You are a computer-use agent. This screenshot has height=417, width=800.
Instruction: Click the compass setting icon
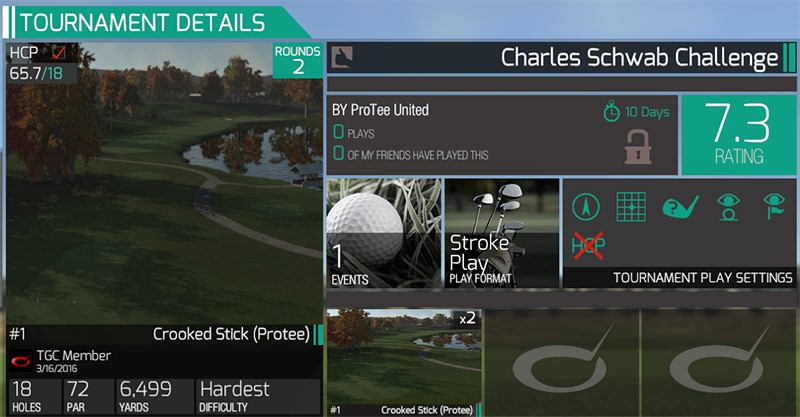[586, 207]
